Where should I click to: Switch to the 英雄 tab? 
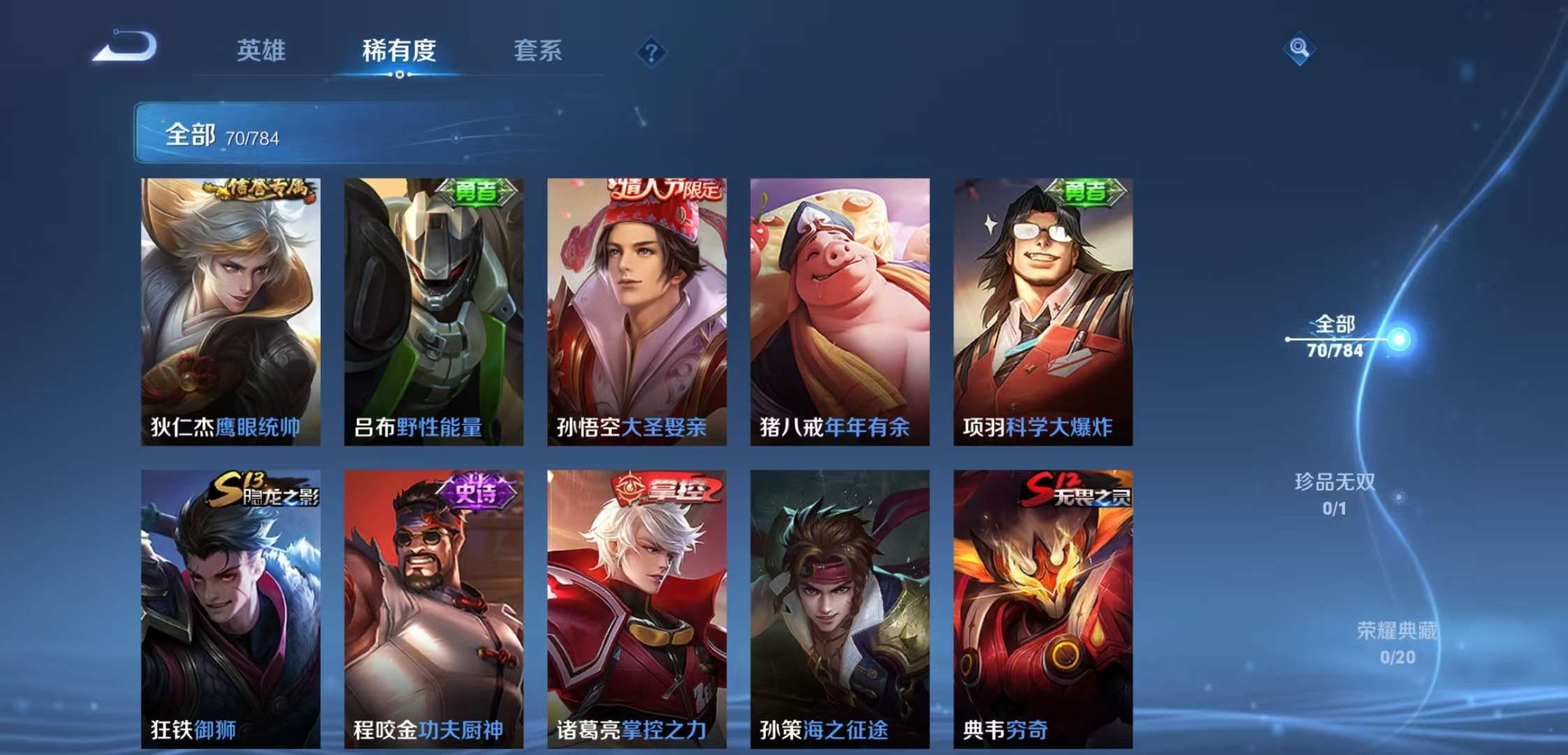261,51
